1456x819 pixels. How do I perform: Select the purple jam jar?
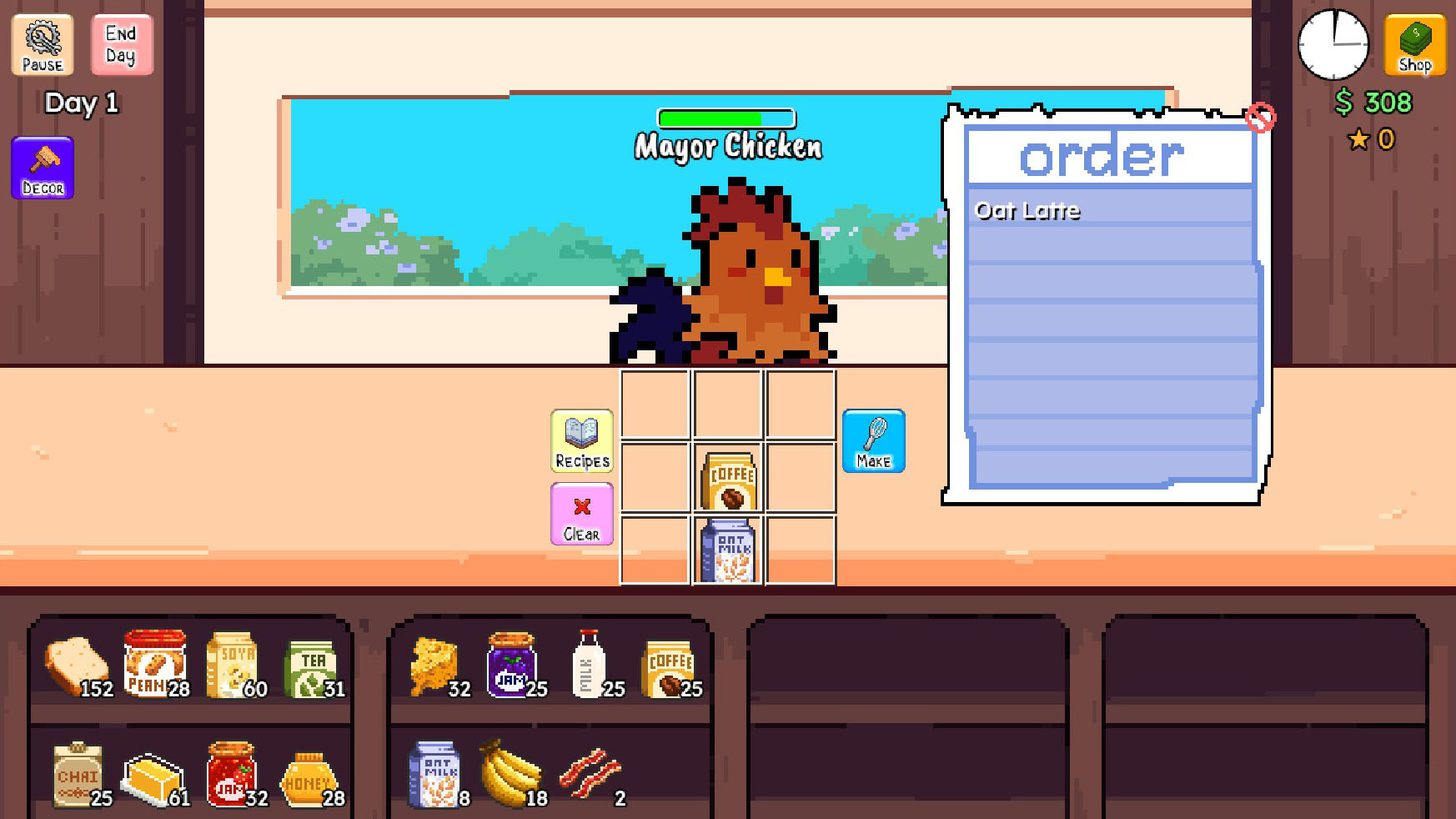tap(511, 665)
